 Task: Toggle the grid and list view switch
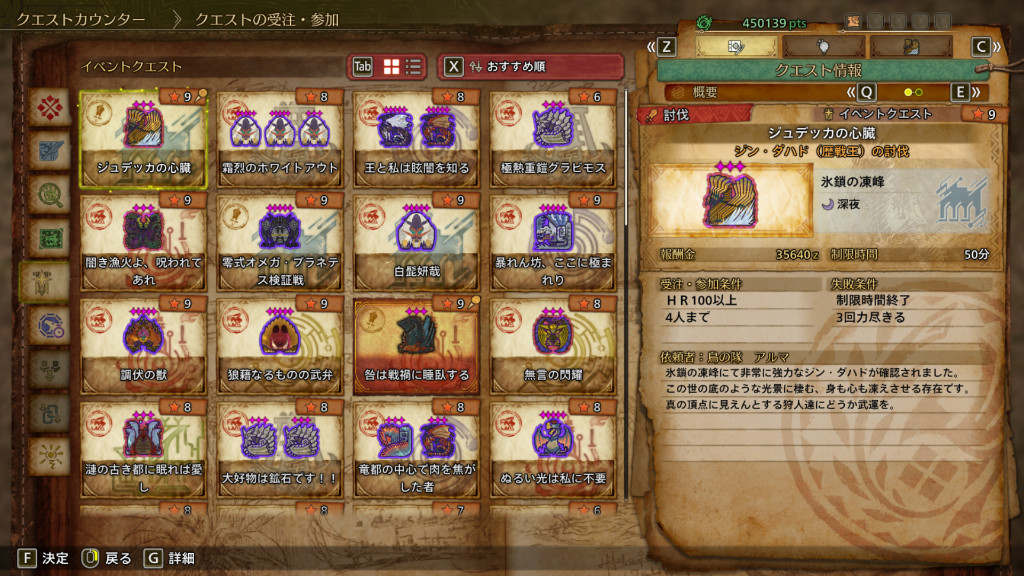402,66
